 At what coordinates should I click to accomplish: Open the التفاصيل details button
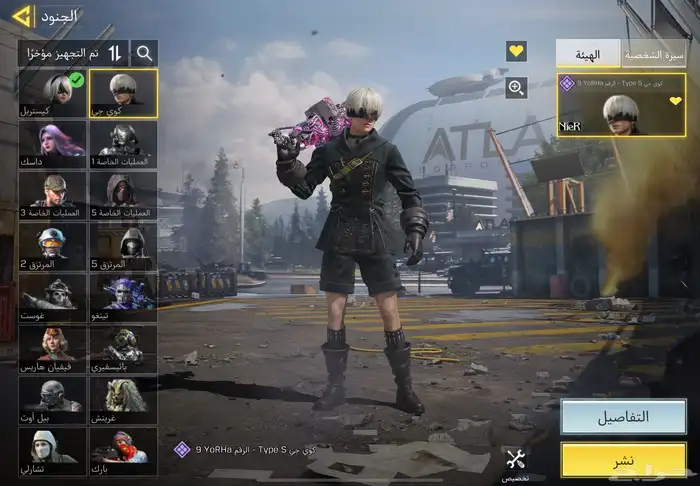point(623,416)
